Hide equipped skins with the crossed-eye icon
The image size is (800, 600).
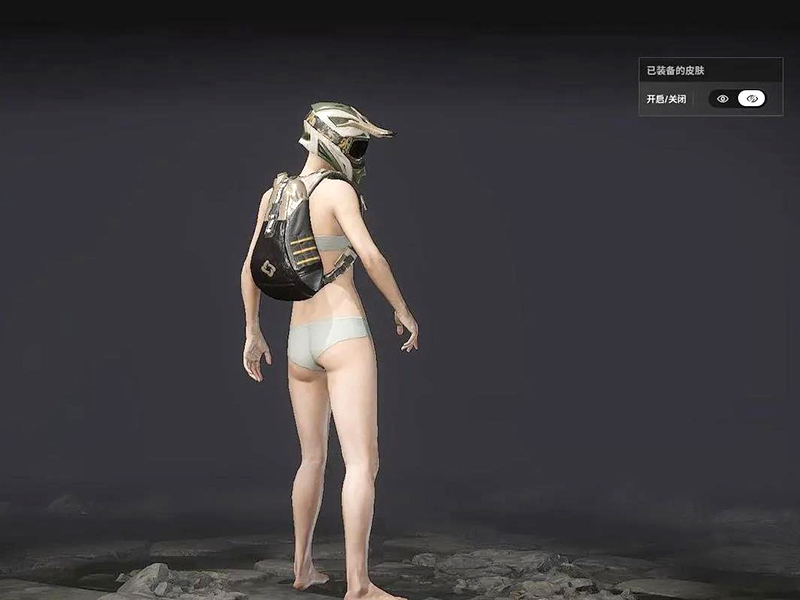pos(751,99)
